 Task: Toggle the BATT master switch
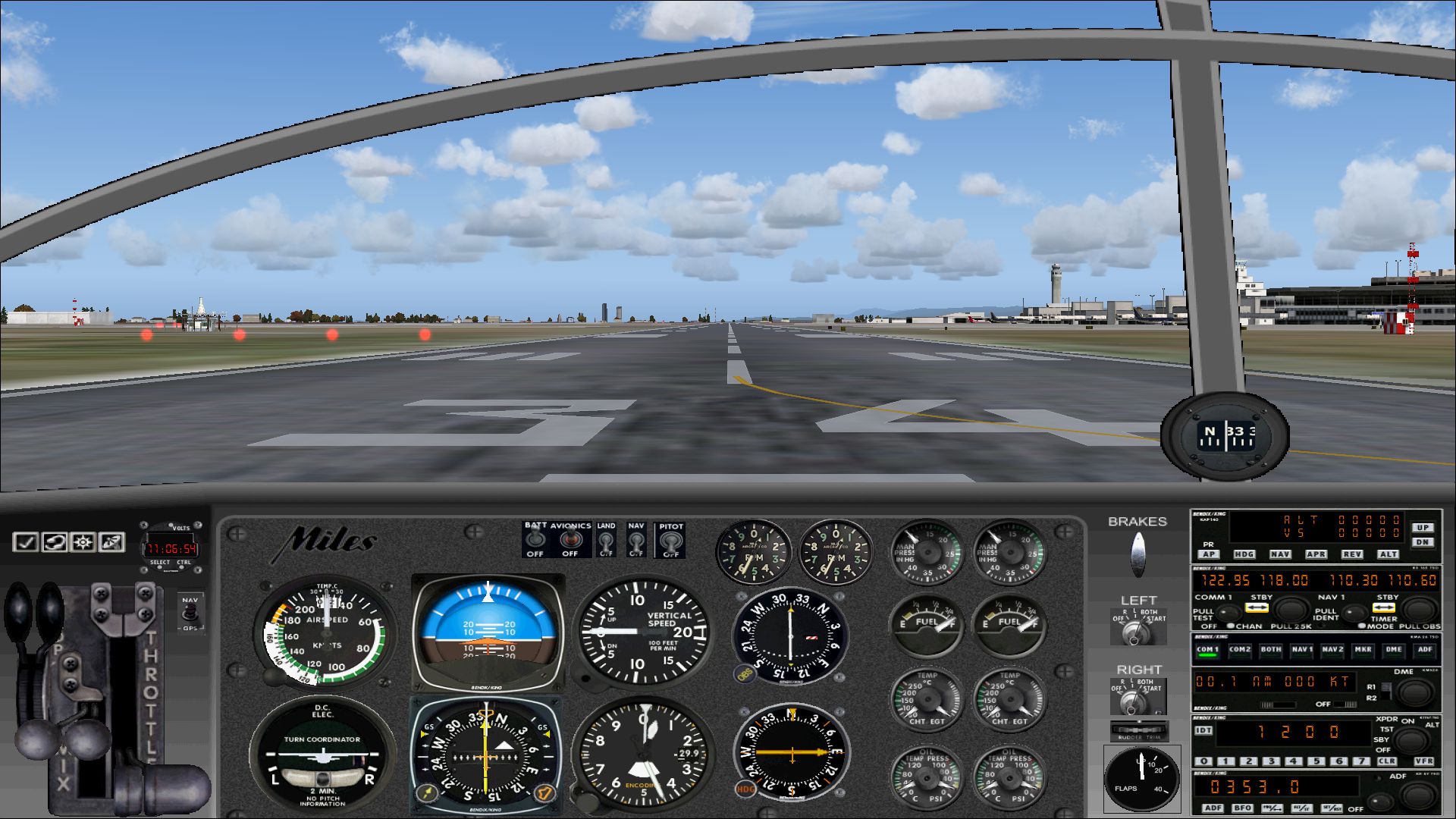535,541
